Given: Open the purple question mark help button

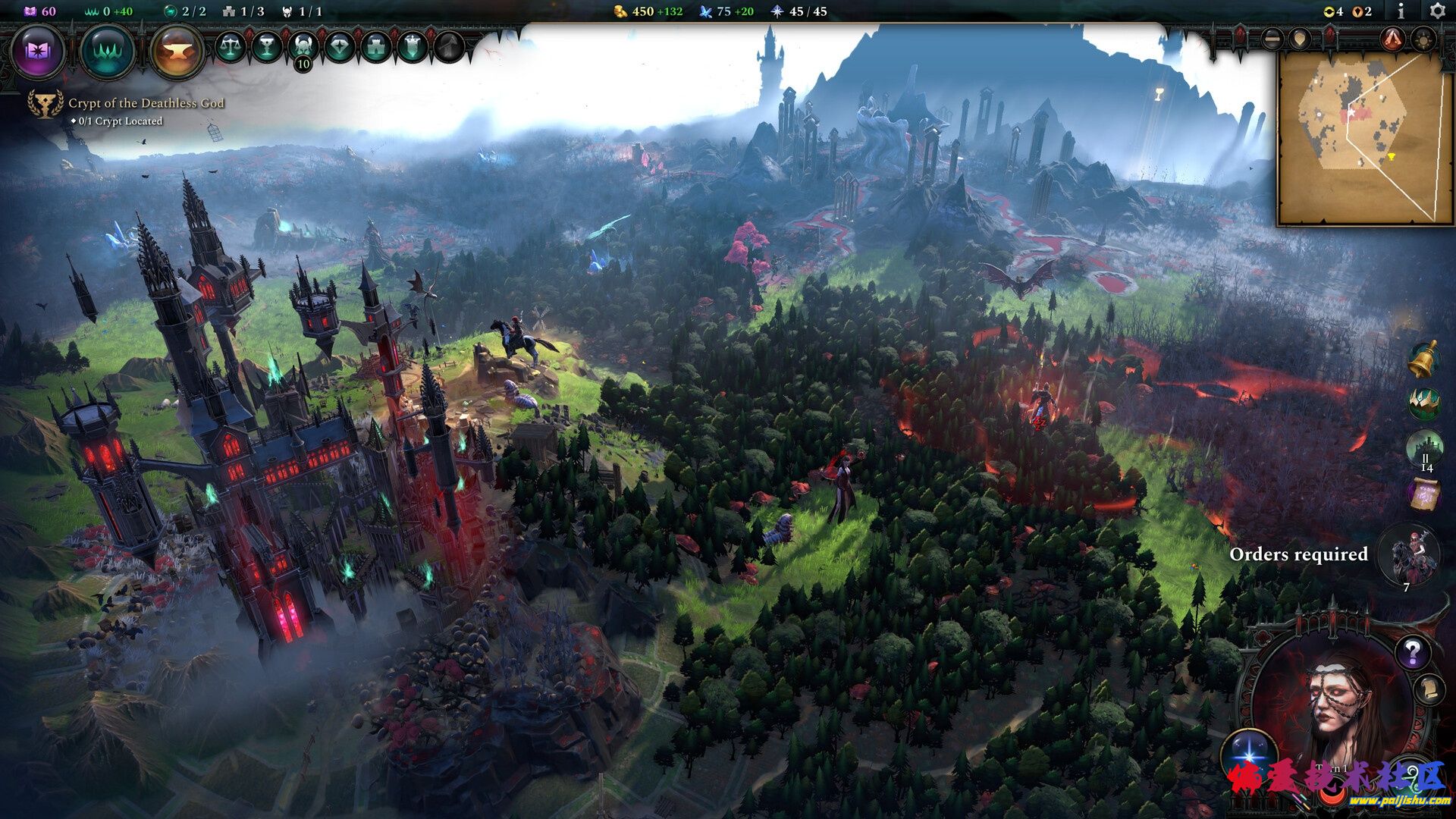Looking at the screenshot, I should click(1412, 651).
